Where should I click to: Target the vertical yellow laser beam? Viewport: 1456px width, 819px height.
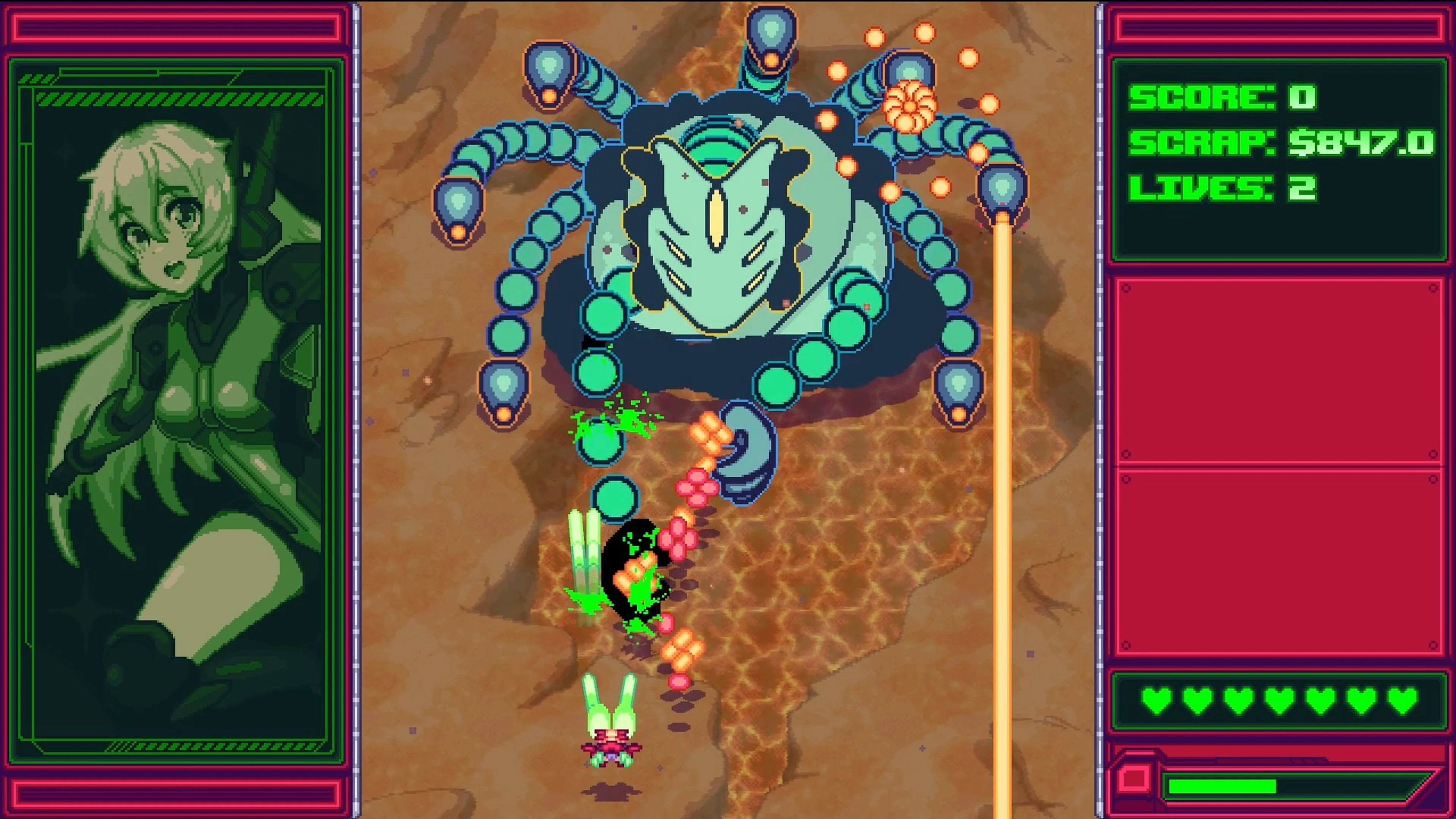[x=1003, y=509]
